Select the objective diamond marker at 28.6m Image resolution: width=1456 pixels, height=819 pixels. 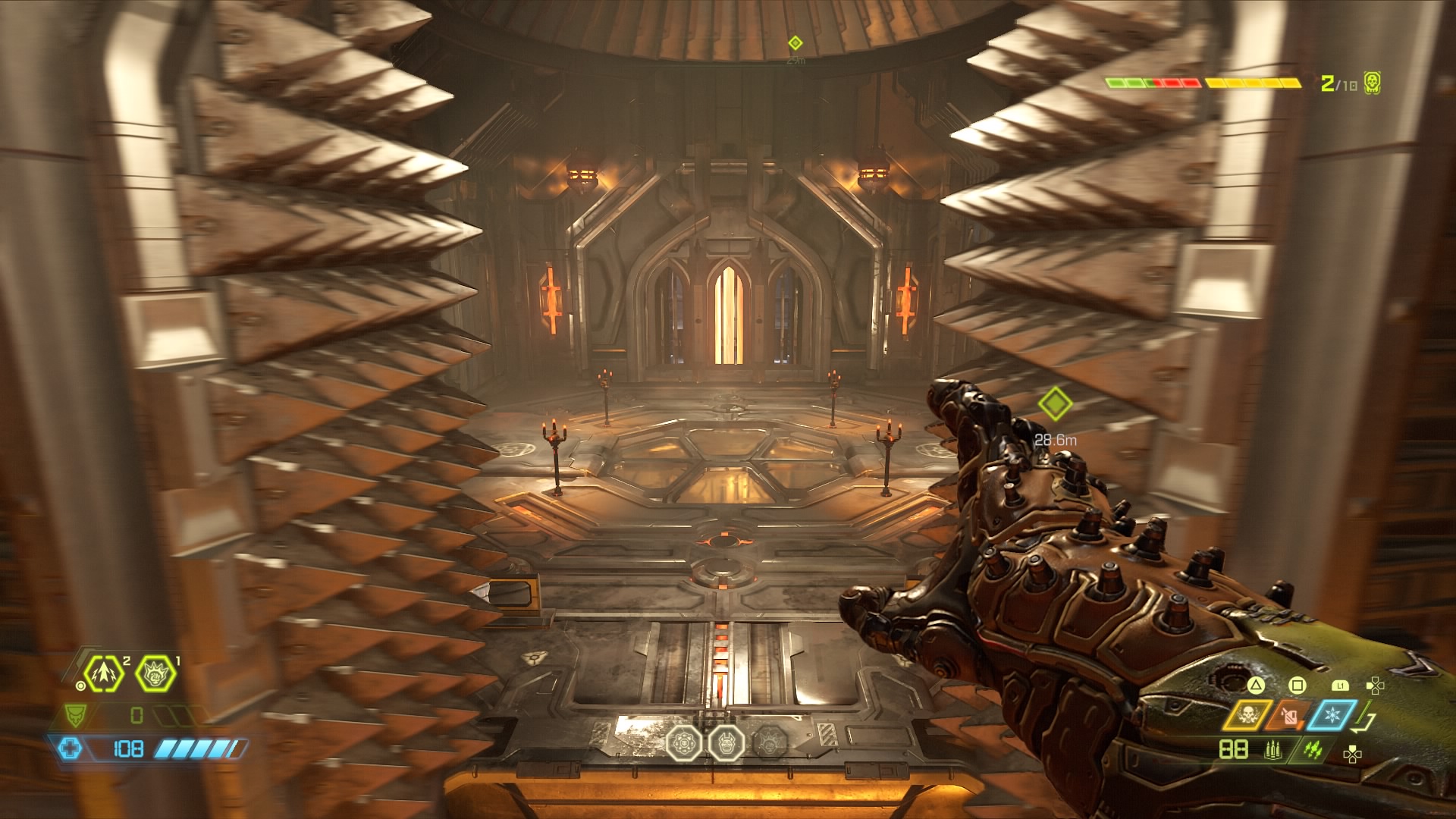[x=1054, y=403]
